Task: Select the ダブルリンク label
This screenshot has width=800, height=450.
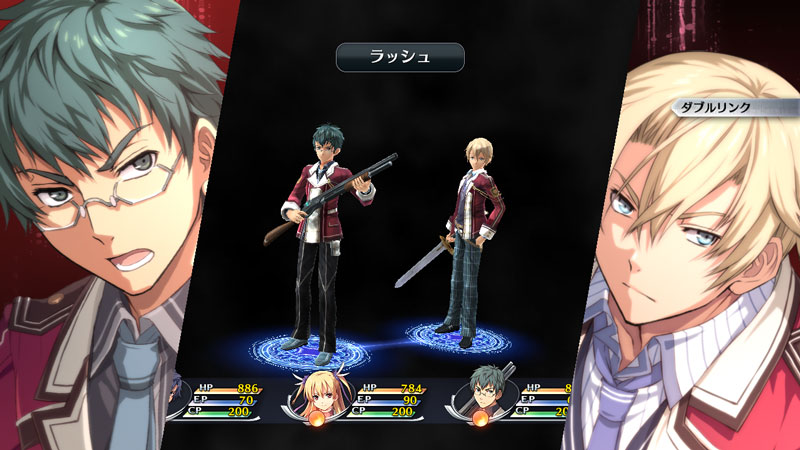Action: pos(714,107)
